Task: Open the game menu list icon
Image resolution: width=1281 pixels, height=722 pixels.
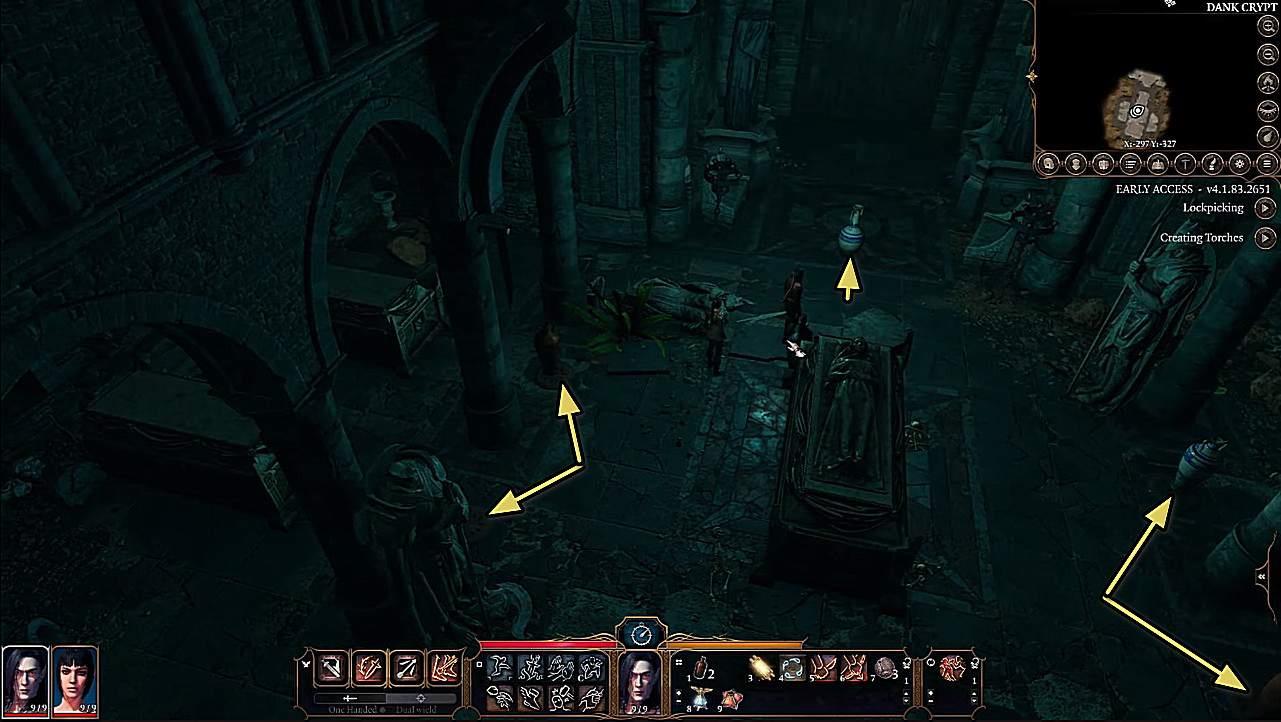Action: [1268, 163]
